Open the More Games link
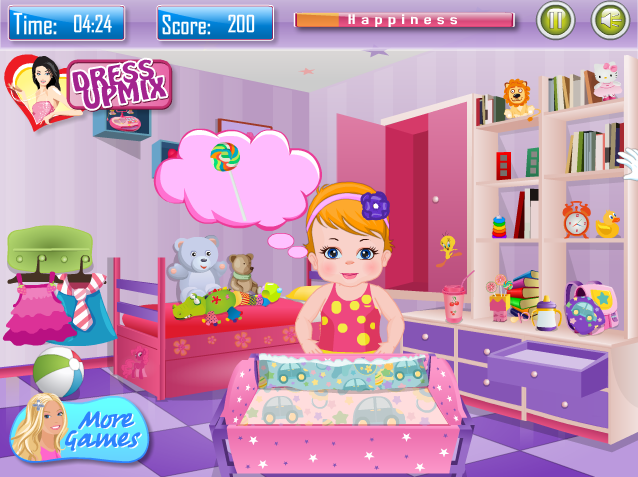 tap(80, 428)
